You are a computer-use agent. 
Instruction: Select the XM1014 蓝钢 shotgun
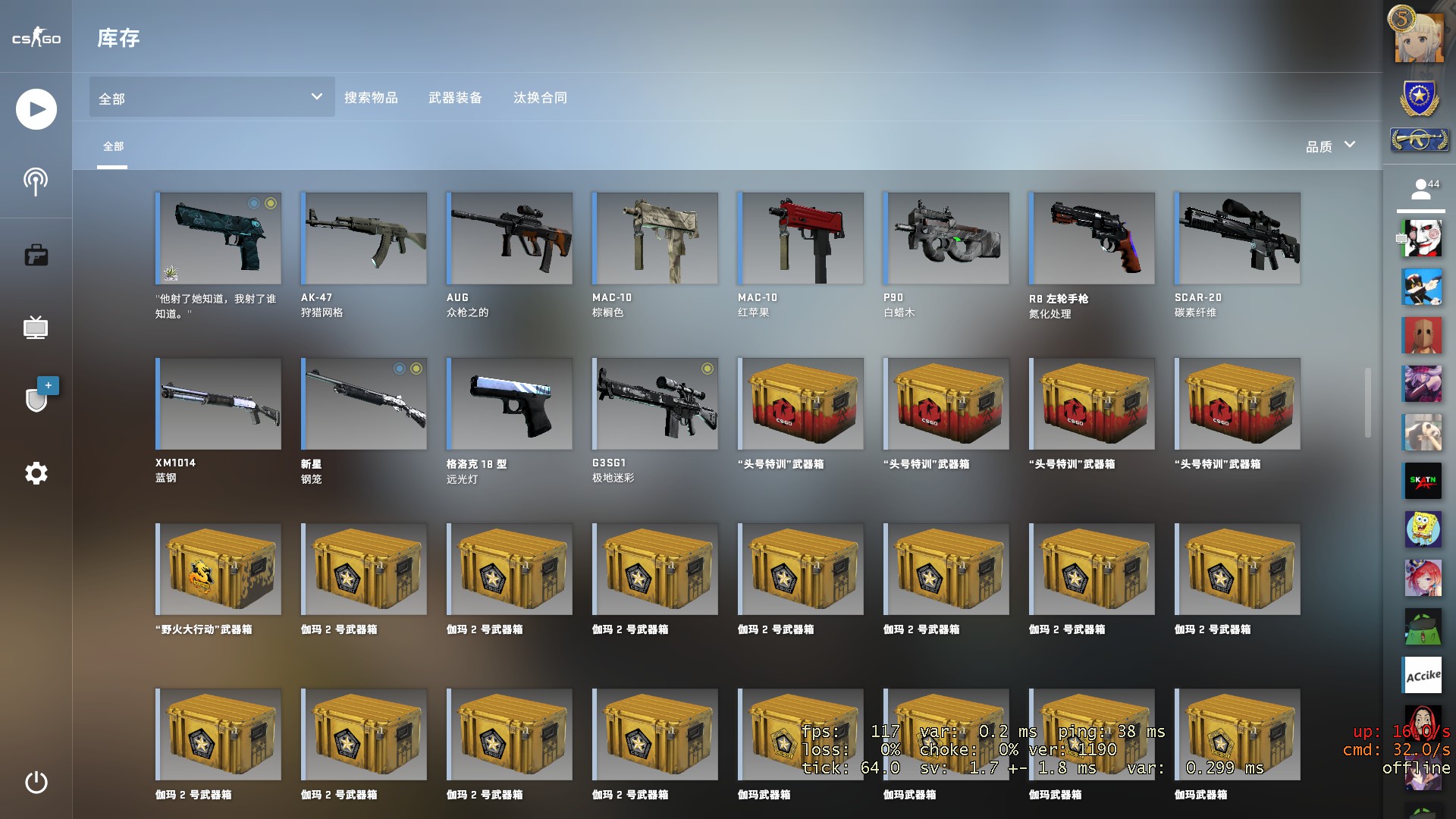218,404
